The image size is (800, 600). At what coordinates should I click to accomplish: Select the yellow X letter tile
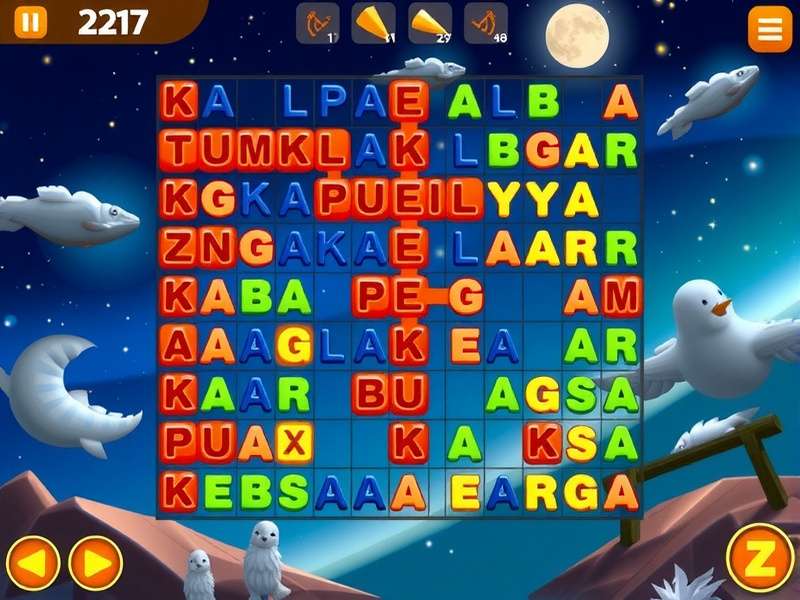tap(294, 442)
